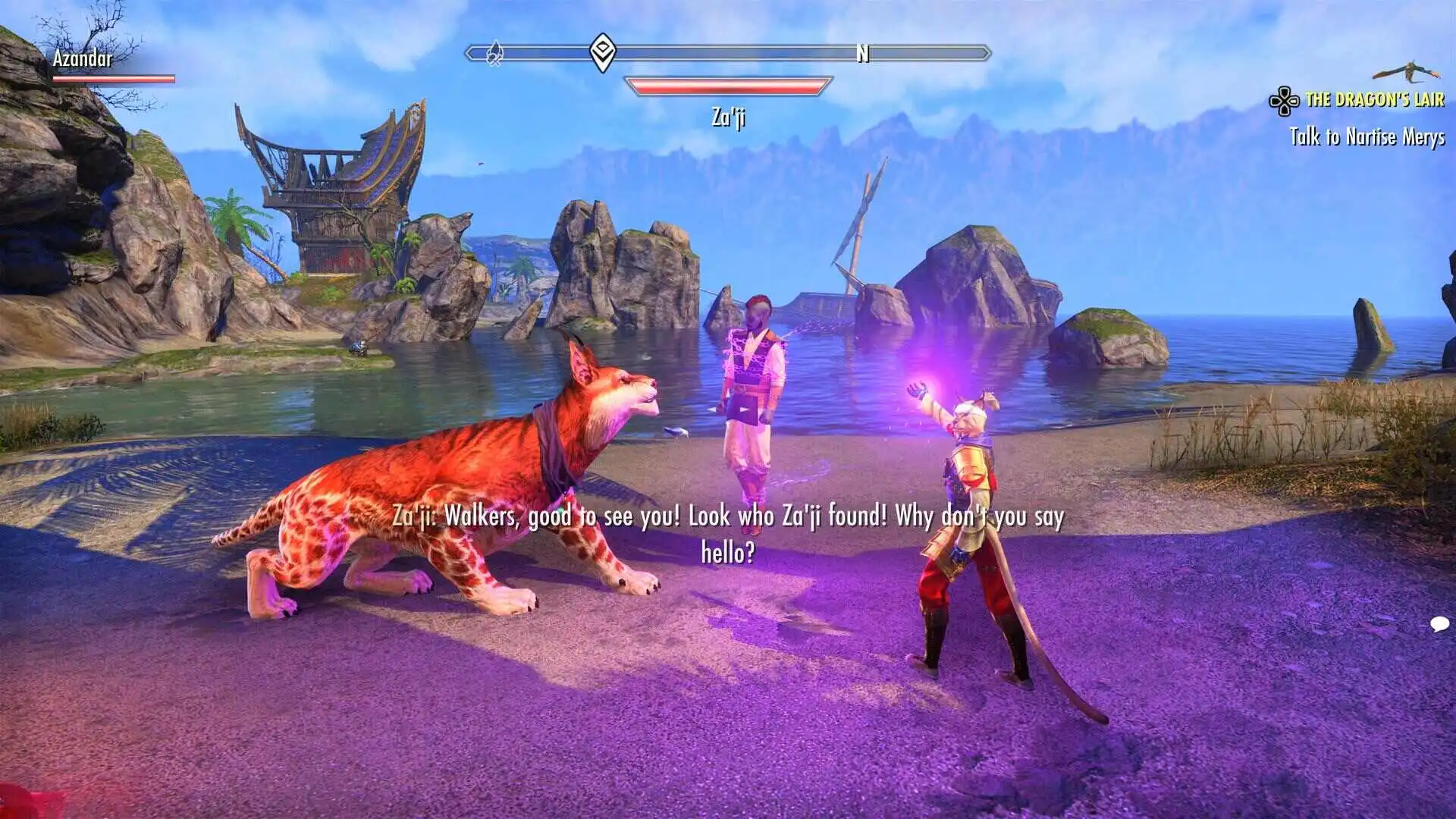The image size is (1456, 819).
Task: Select the Azandar companion frame
Action: point(112,65)
